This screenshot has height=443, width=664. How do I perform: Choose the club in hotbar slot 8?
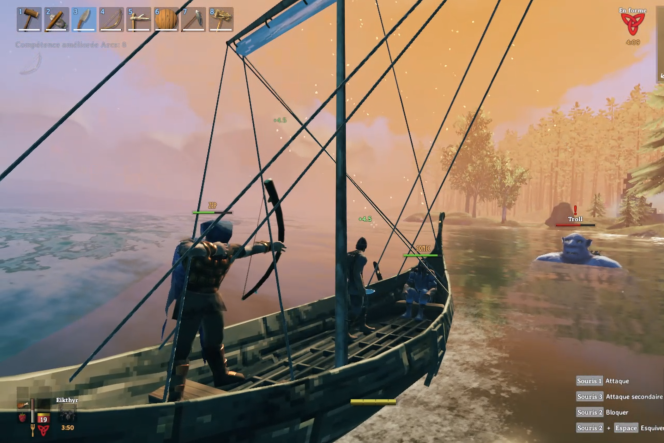pyautogui.click(x=219, y=19)
